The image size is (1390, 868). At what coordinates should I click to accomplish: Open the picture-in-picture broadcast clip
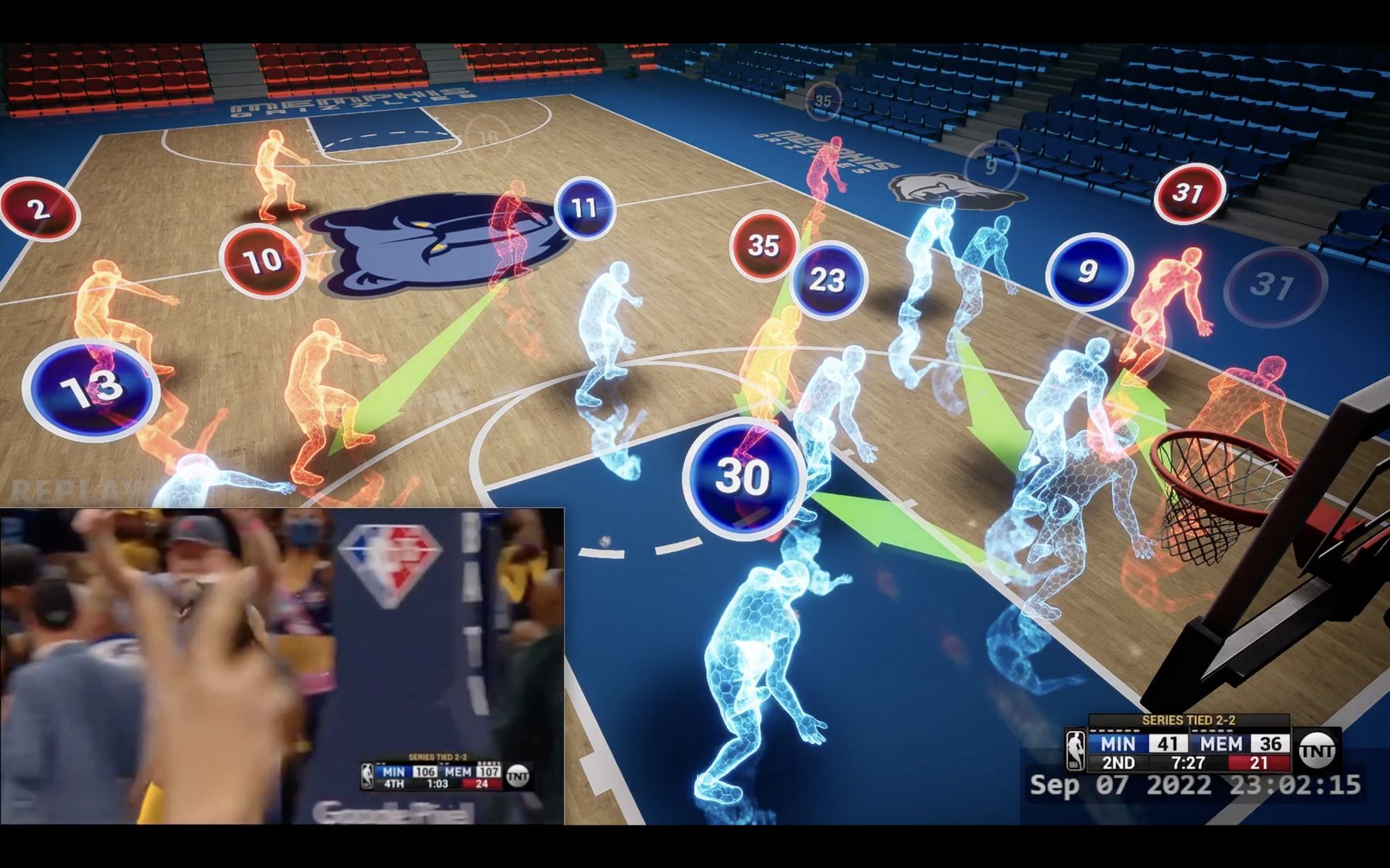(x=282, y=666)
